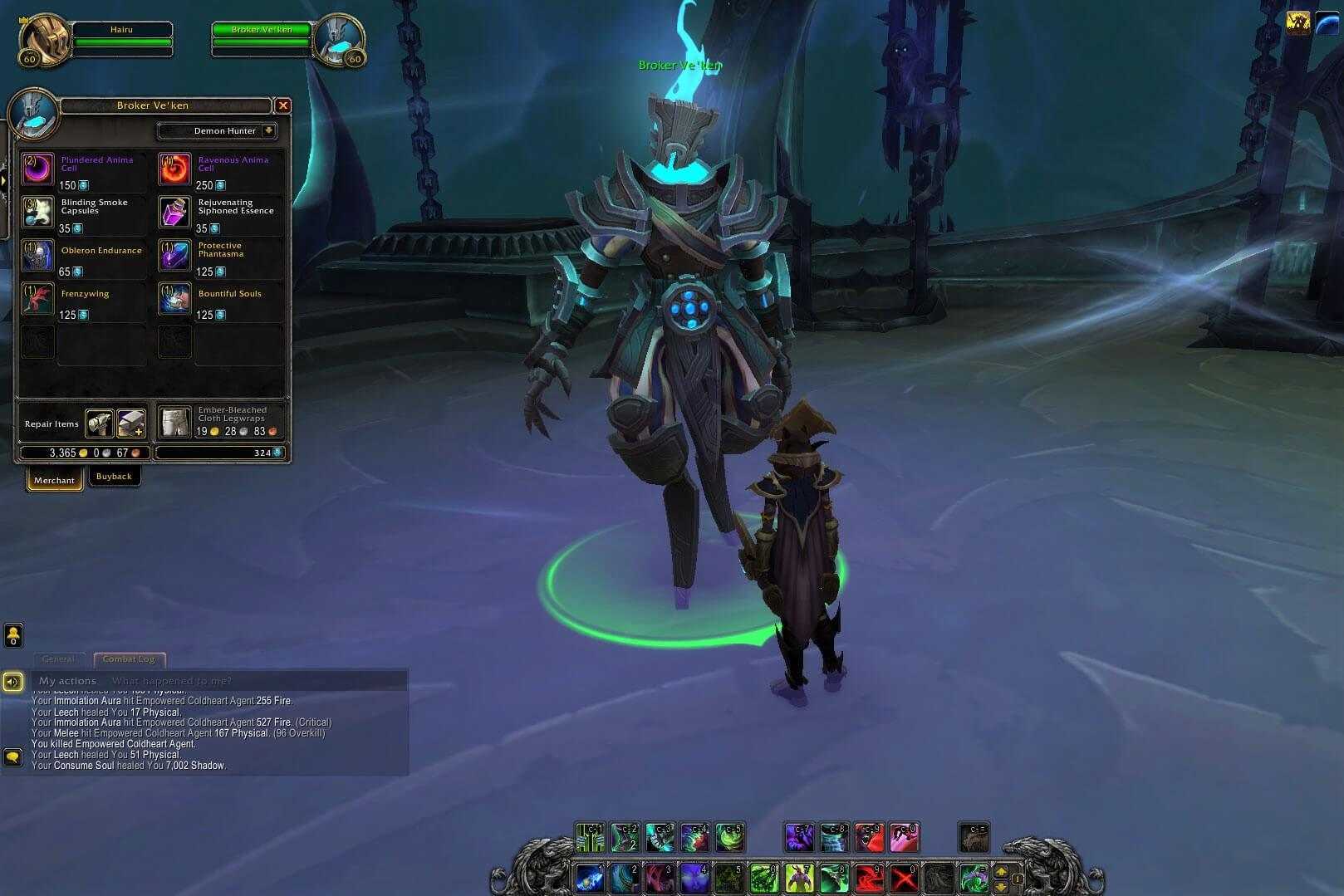Screen dimensions: 1344x896
Task: Switch to the Buyback tab
Action: [114, 477]
